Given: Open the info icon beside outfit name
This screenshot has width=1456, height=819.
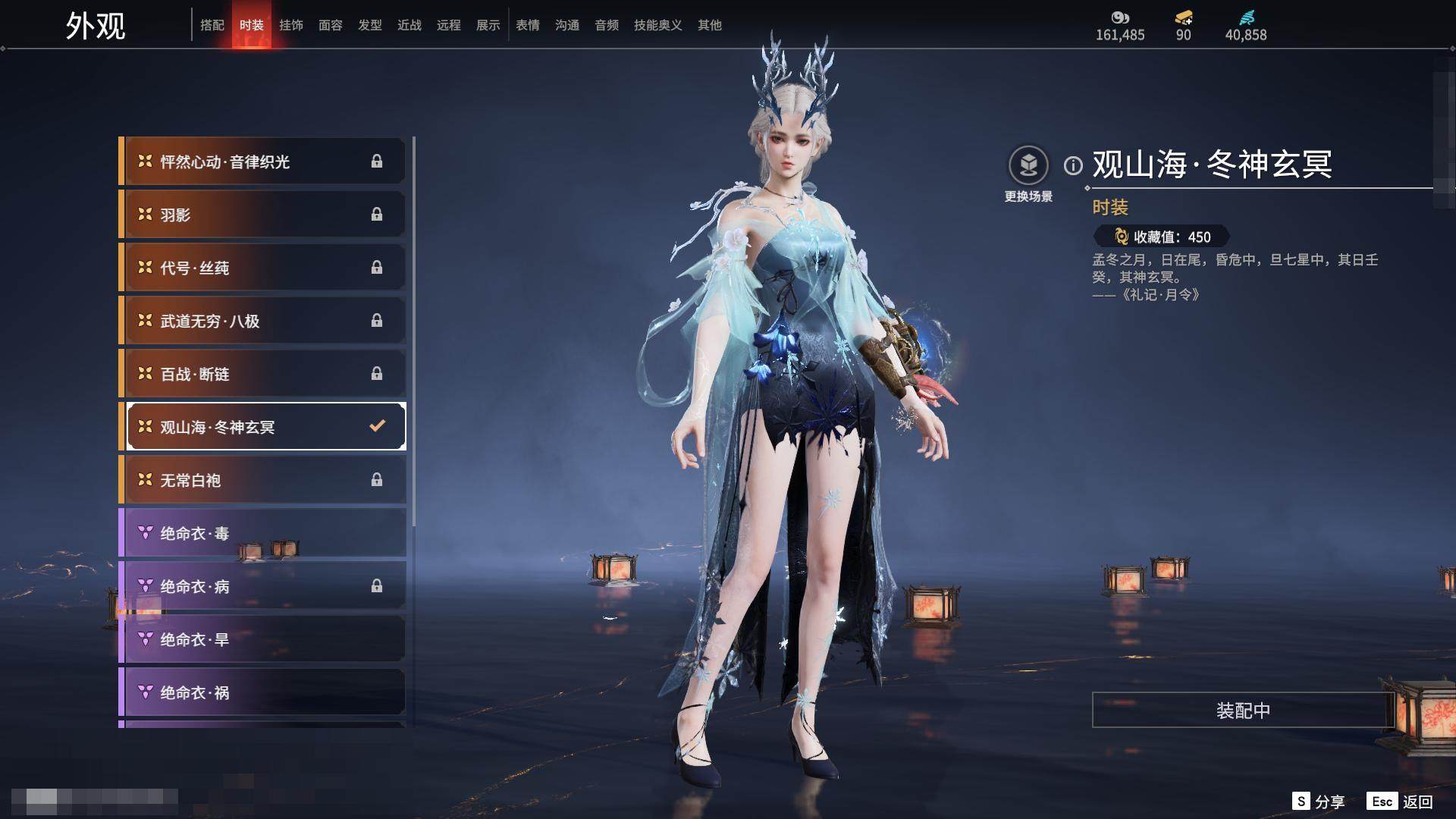Looking at the screenshot, I should click(1073, 165).
